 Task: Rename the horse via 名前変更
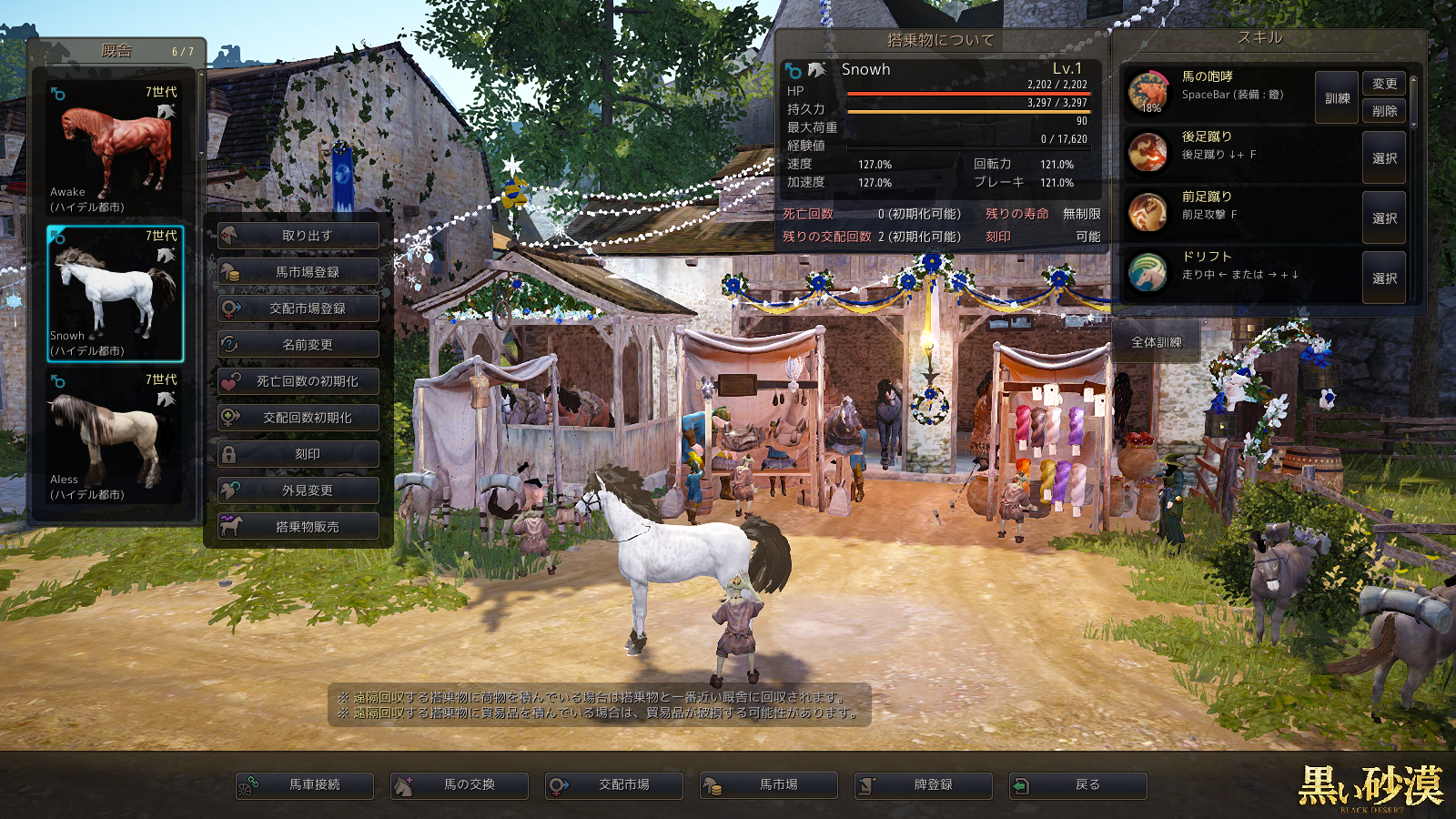click(298, 345)
